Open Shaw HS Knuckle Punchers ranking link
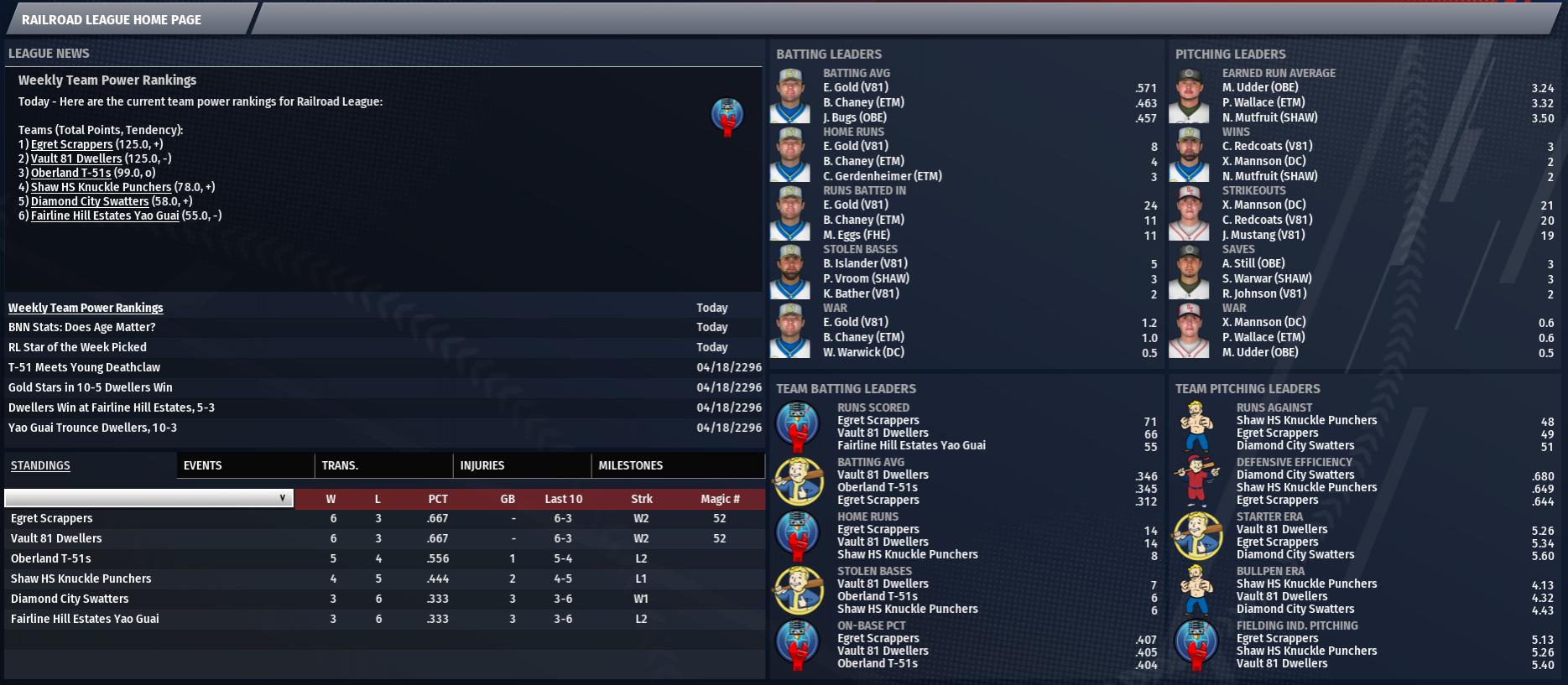This screenshot has height=685, width=1568. (101, 187)
